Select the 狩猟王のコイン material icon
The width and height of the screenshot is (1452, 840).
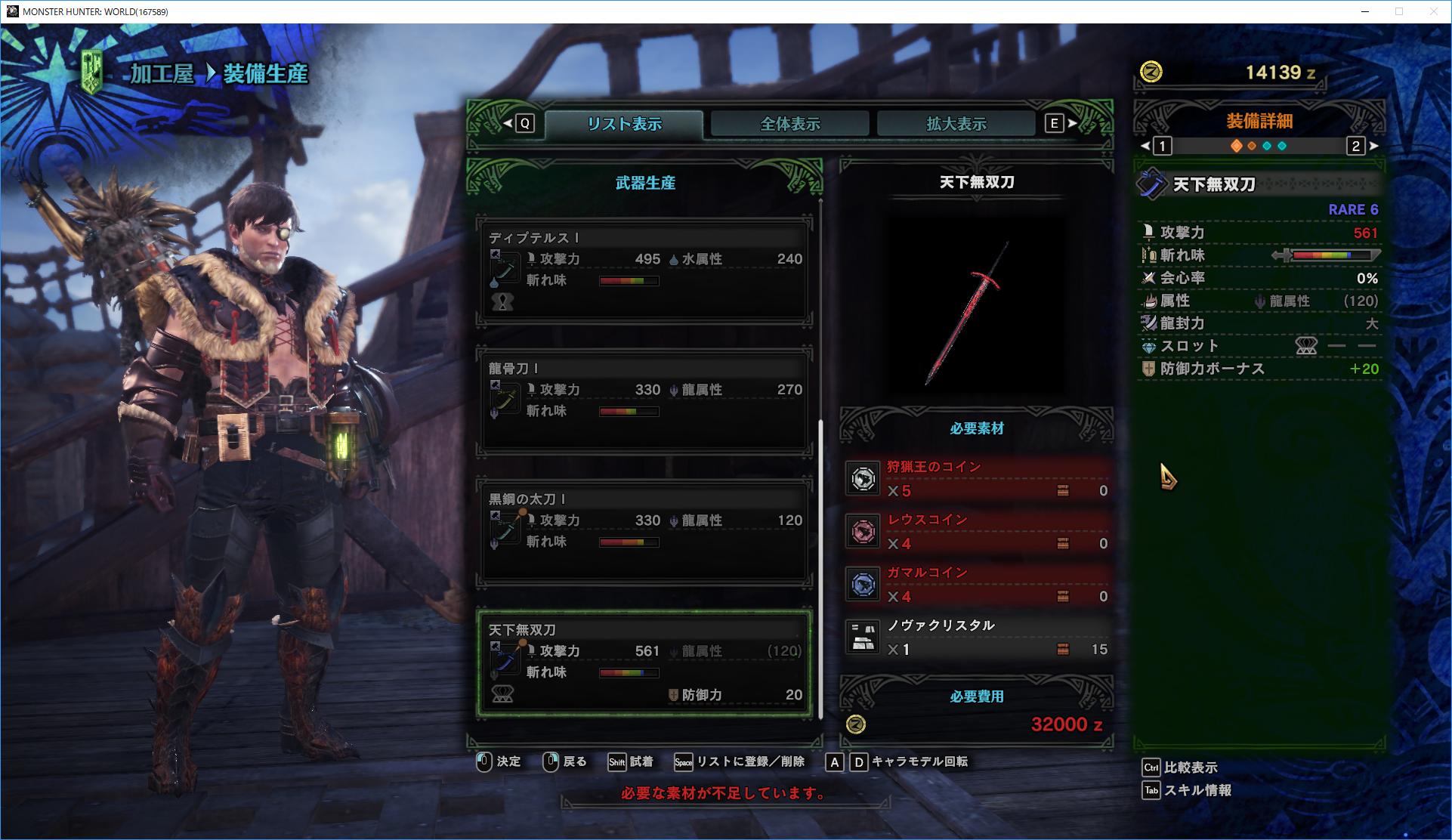click(x=863, y=479)
